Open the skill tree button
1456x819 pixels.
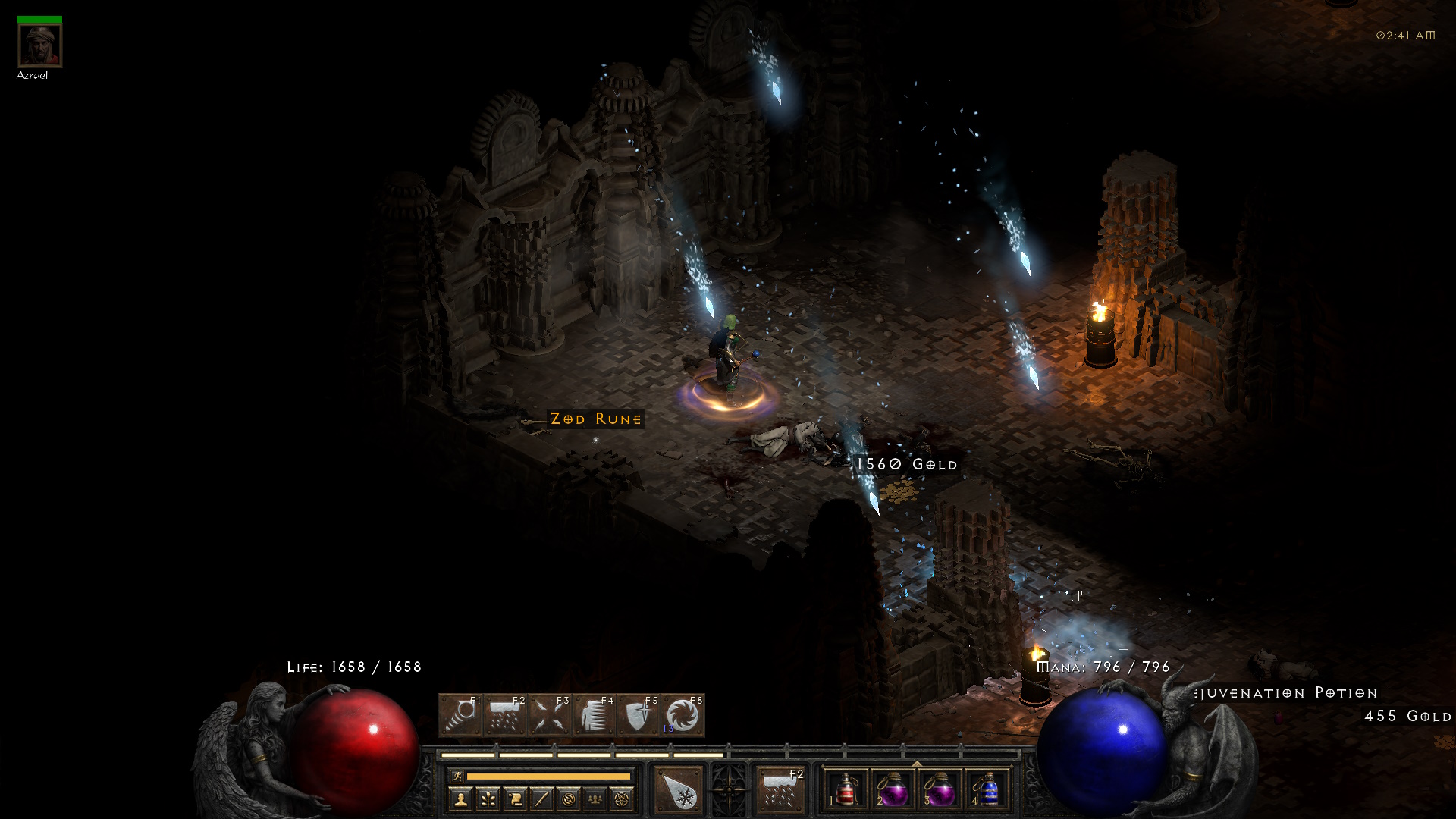(x=488, y=799)
